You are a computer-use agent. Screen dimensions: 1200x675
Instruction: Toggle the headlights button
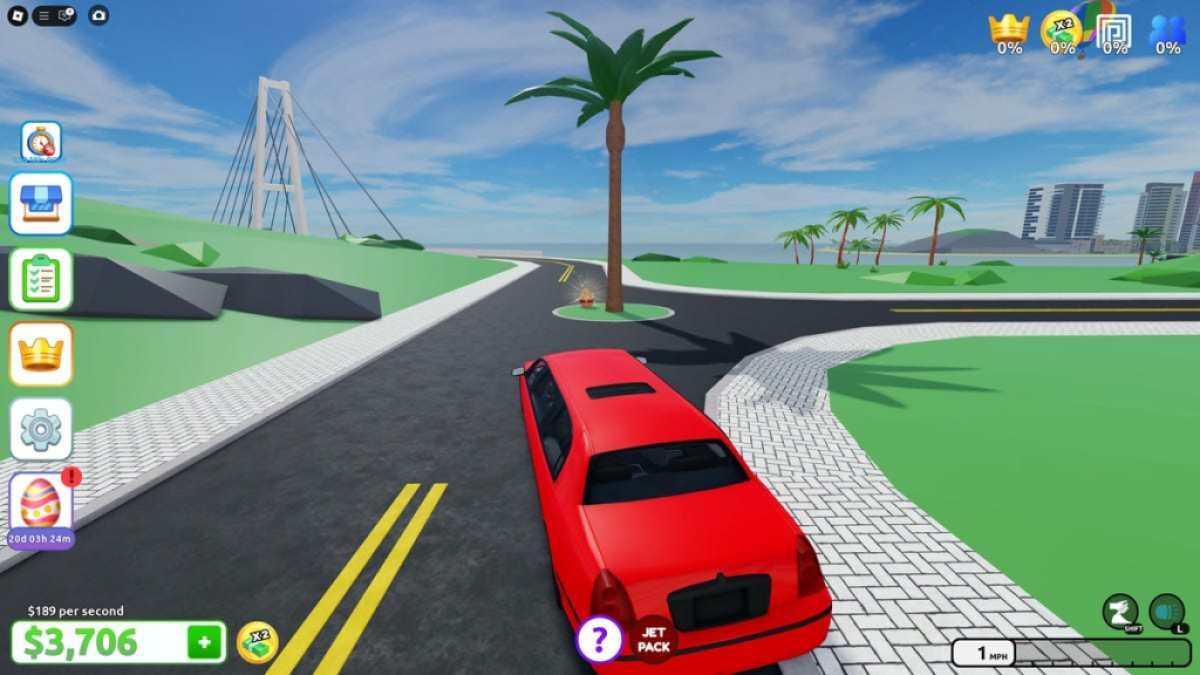[x=1167, y=612]
